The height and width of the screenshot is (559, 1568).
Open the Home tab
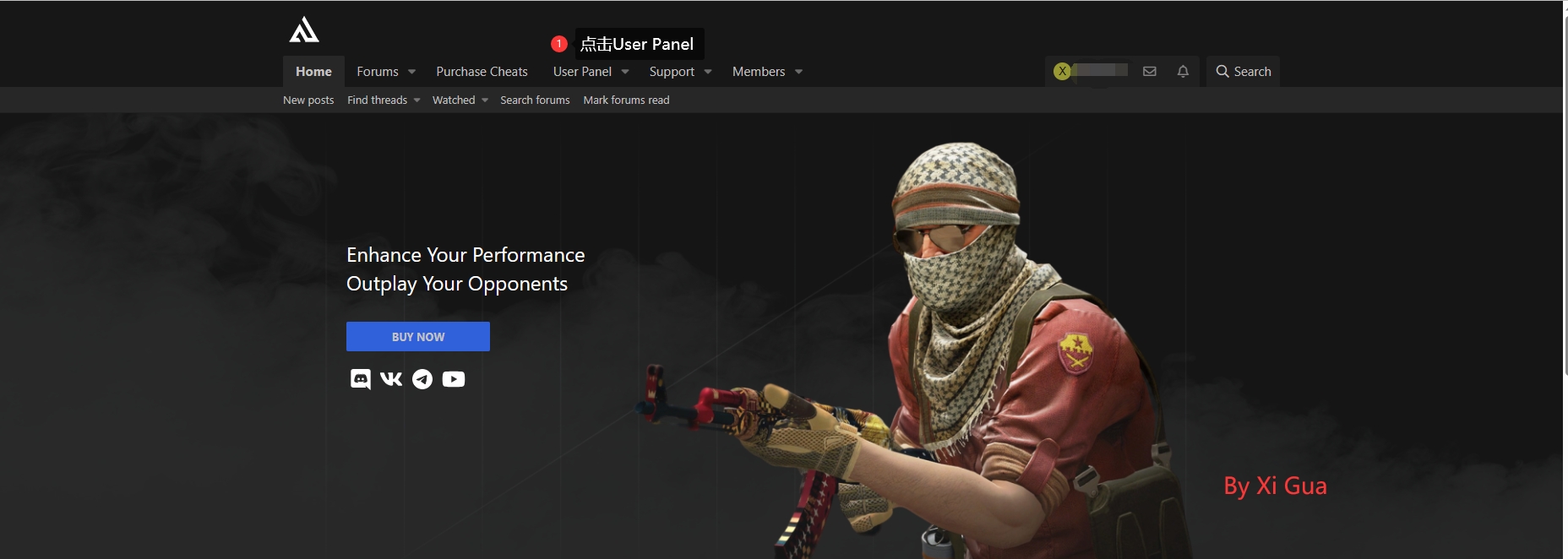pos(313,72)
